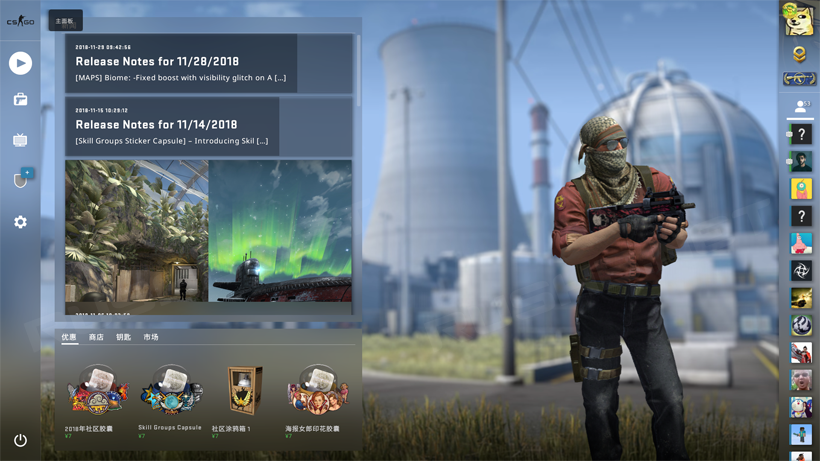This screenshot has width=820, height=461.
Task: Open the Settings gear menu
Action: (20, 222)
